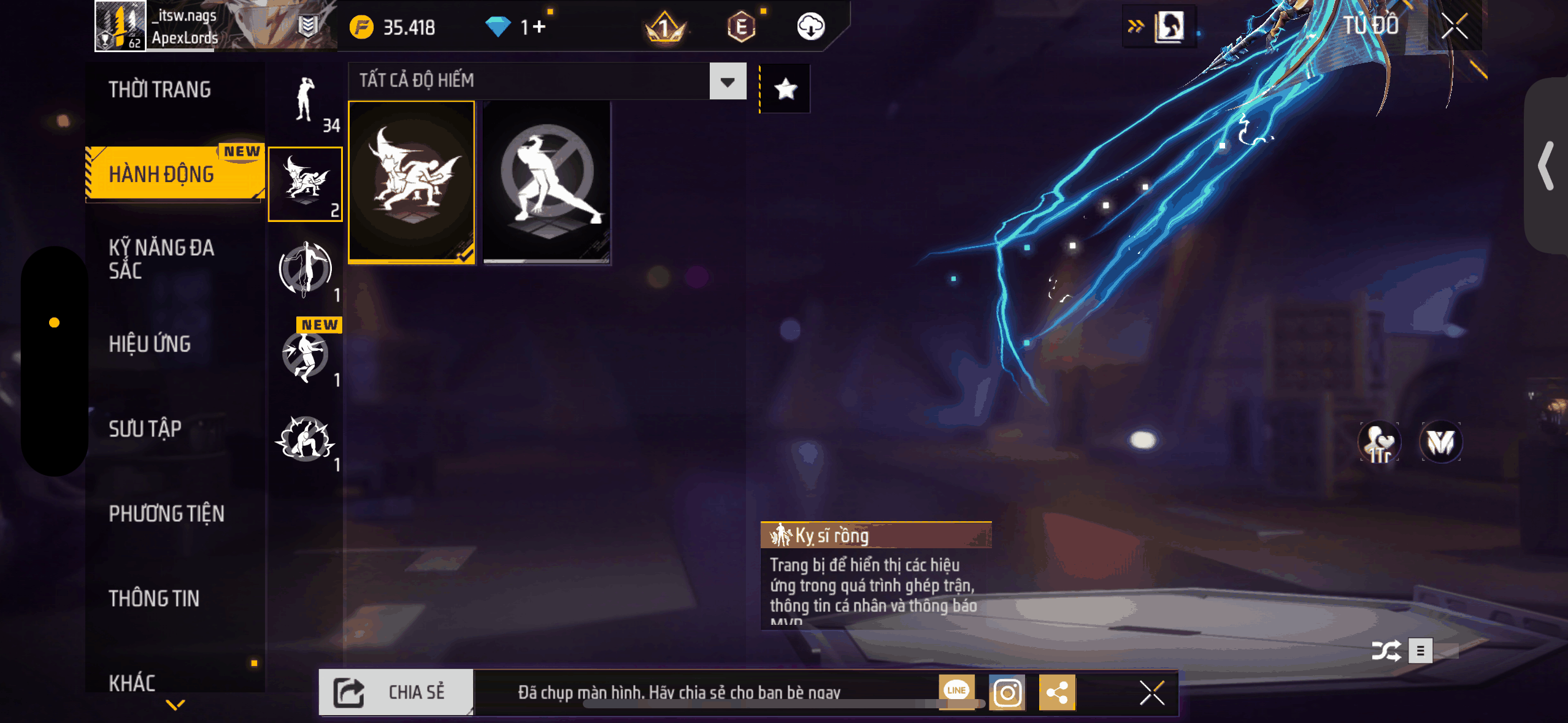Choose the crossed-out empty emote tile

pos(547,182)
